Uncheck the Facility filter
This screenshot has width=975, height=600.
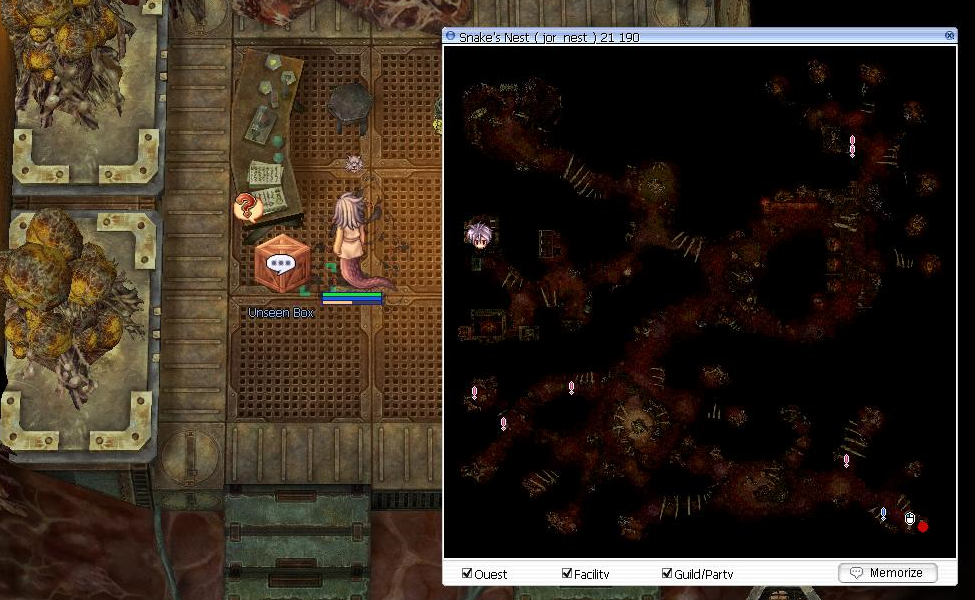pyautogui.click(x=566, y=574)
